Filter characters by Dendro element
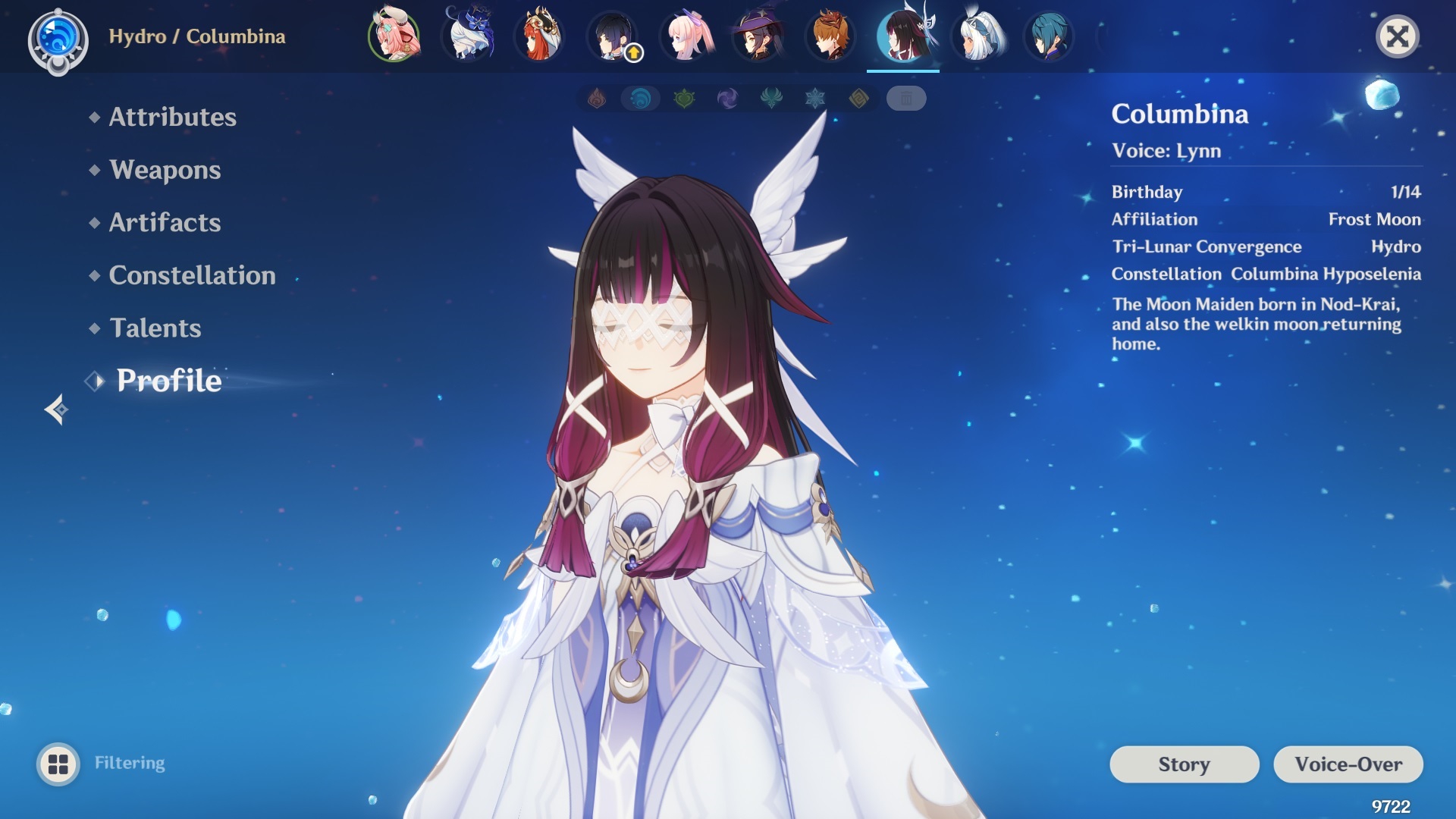 pos(684,99)
